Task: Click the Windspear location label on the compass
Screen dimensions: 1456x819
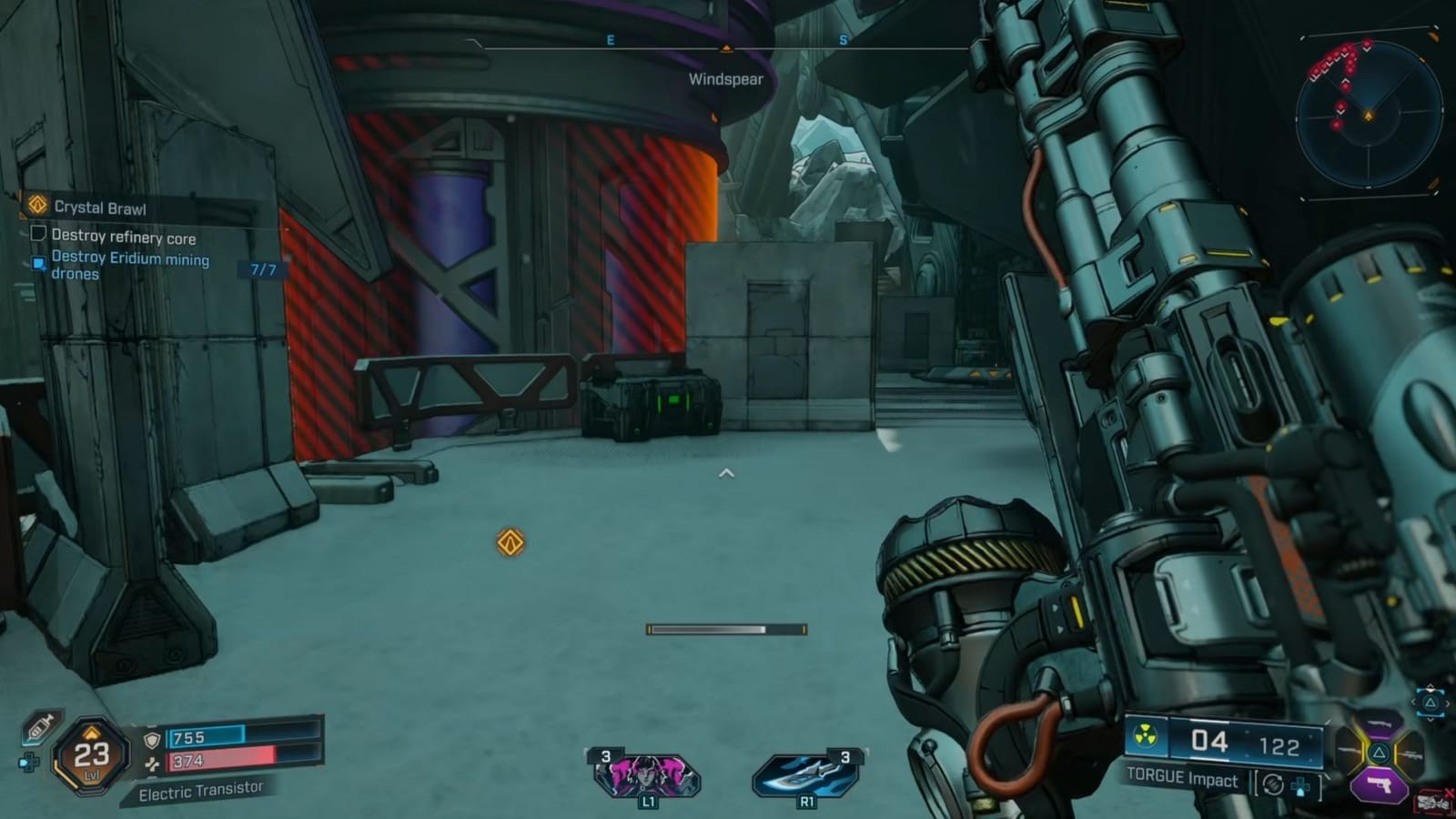Action: pos(726,79)
